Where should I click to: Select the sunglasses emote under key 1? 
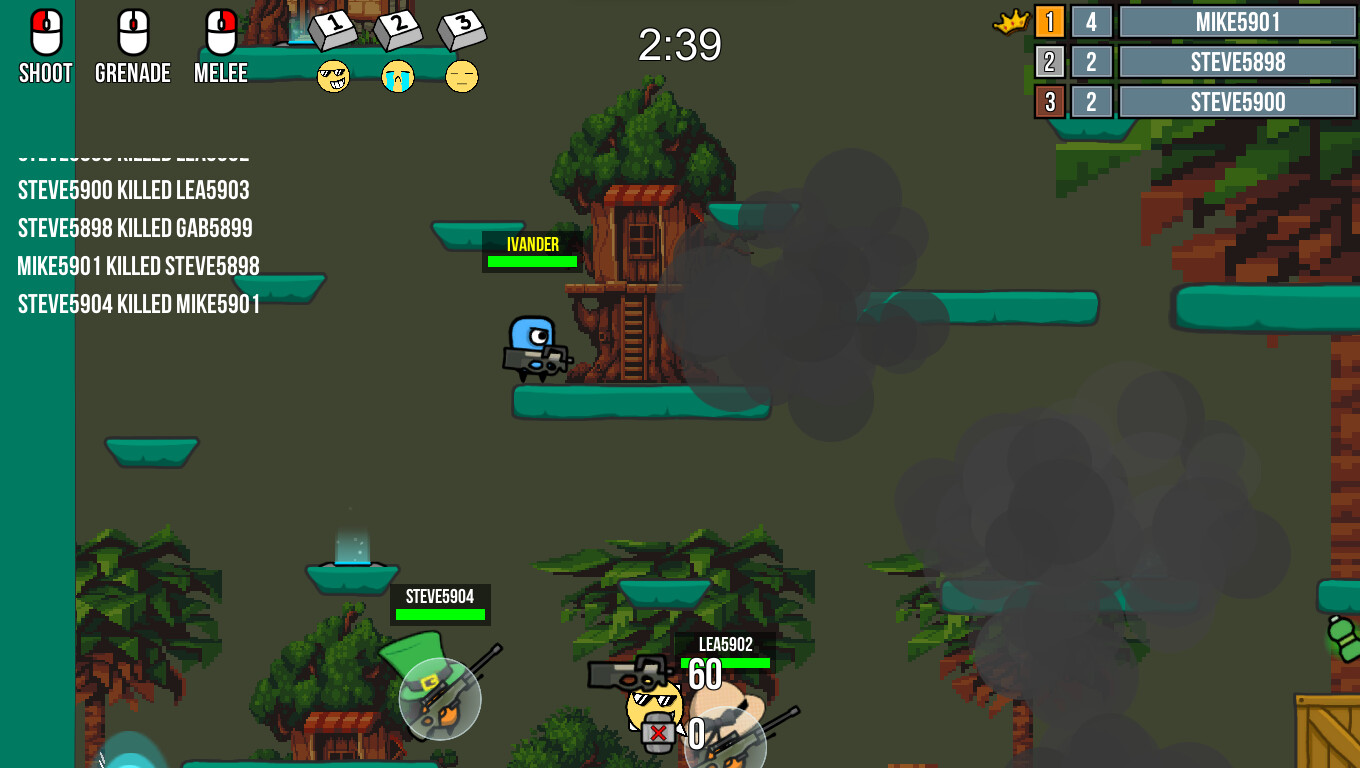tap(334, 76)
